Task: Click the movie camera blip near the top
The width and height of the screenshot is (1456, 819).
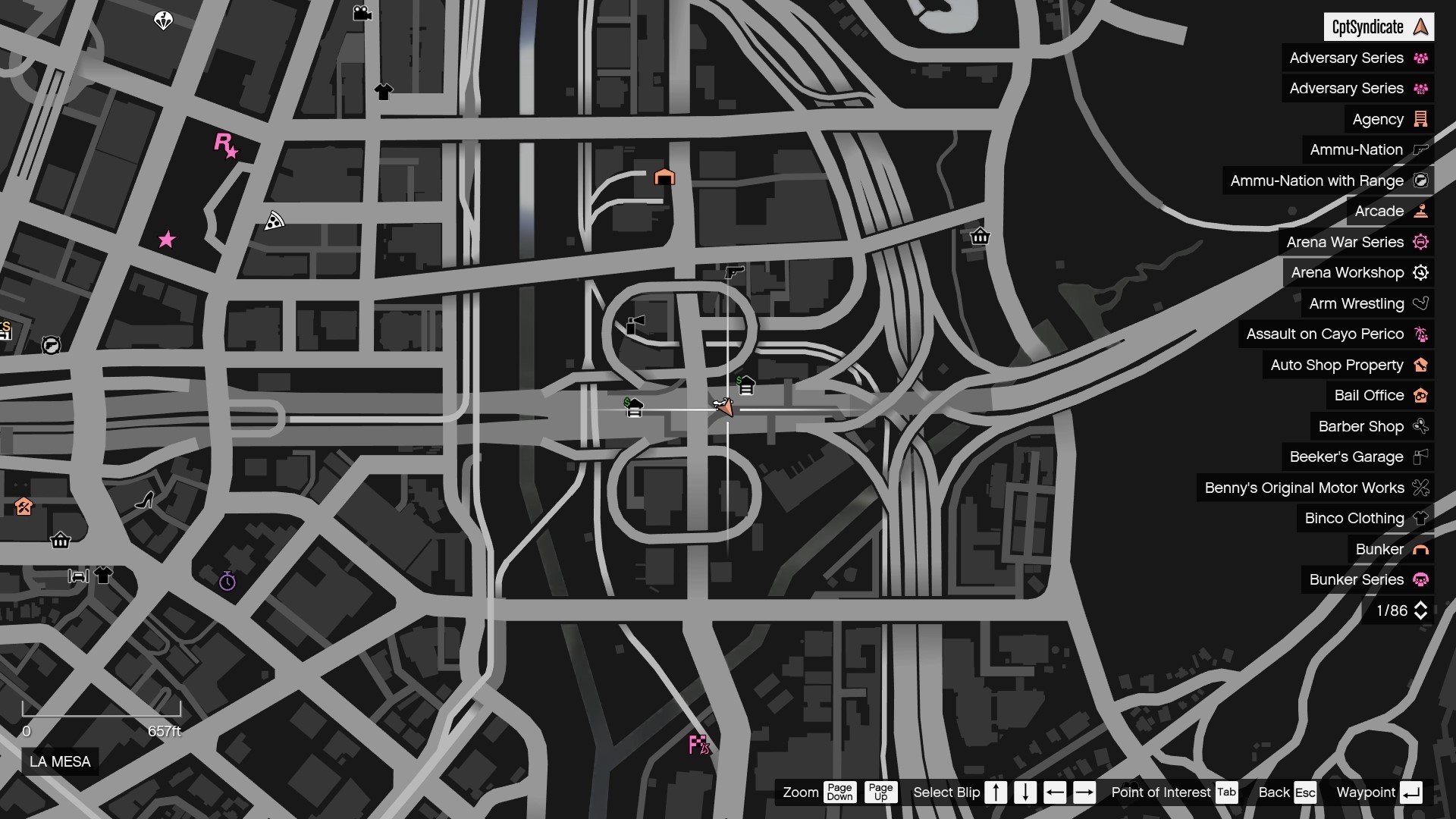Action: (362, 12)
